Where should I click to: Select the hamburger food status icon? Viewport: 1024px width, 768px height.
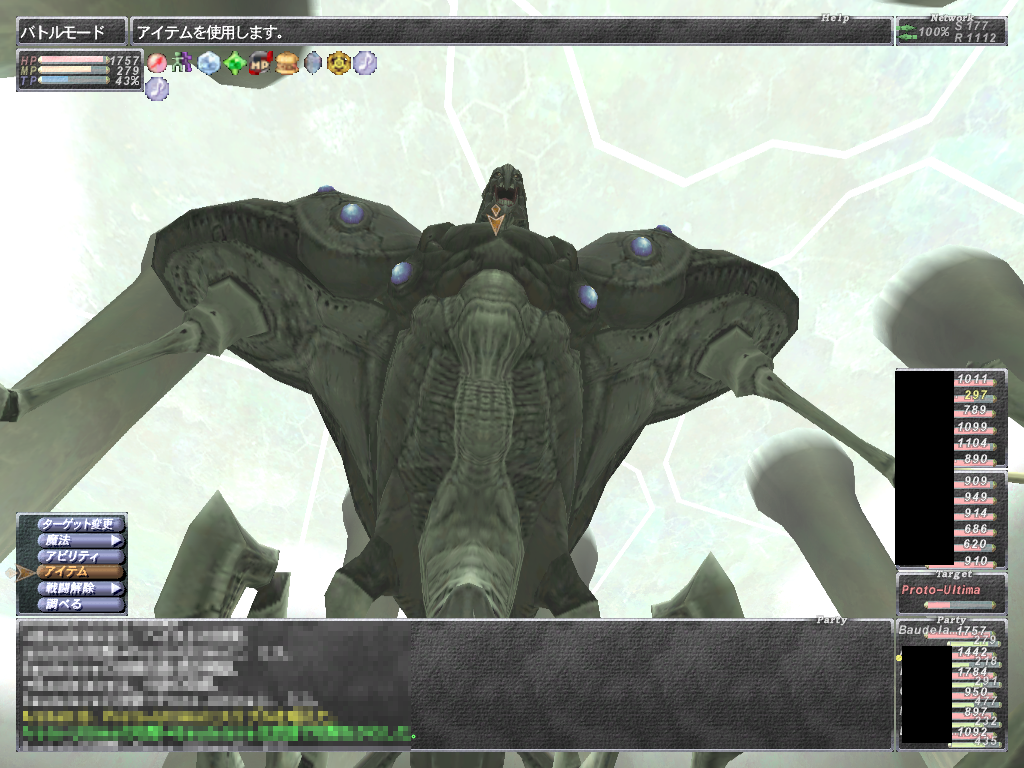coord(287,63)
